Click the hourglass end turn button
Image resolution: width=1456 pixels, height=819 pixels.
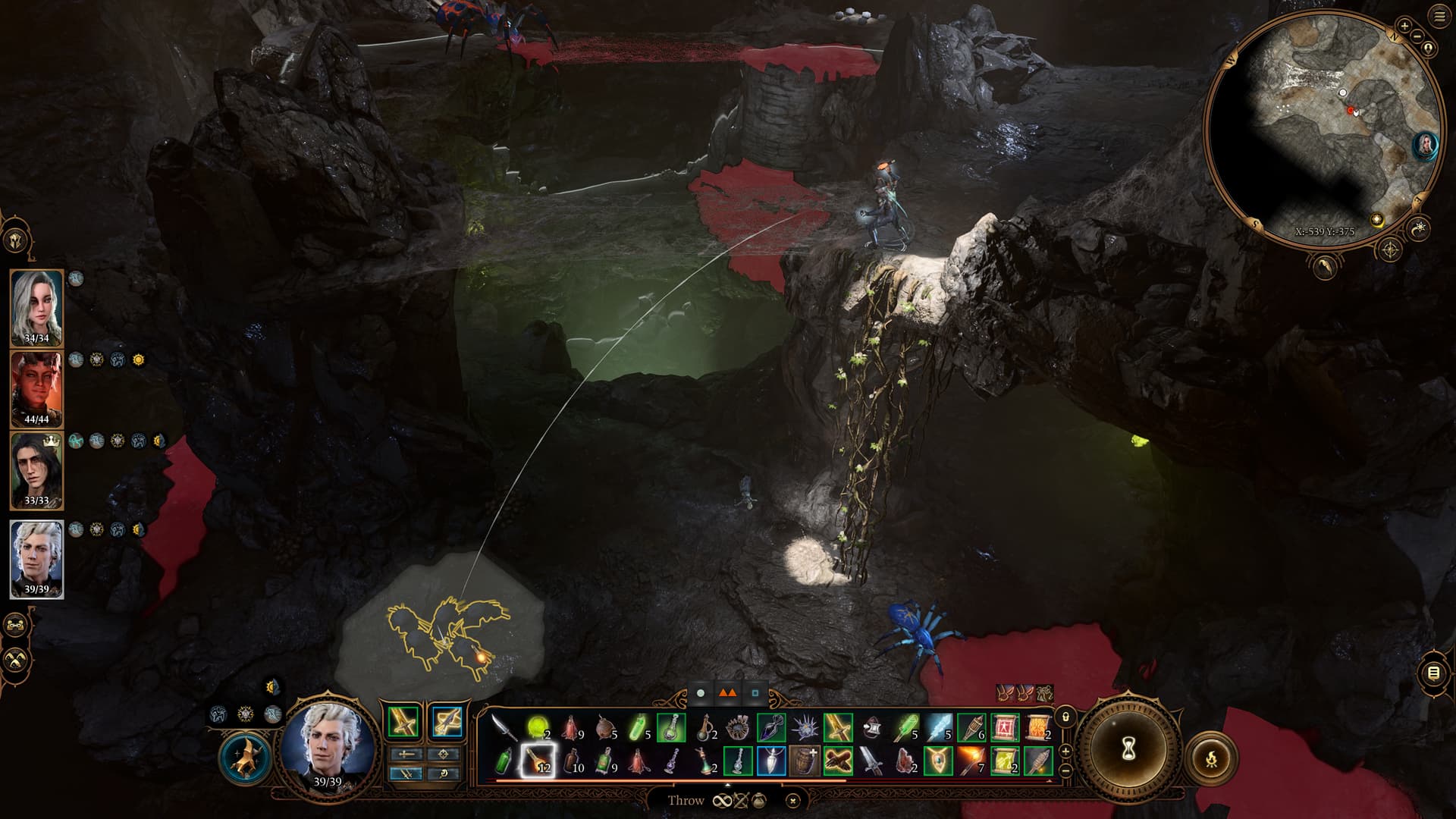pyautogui.click(x=1128, y=752)
